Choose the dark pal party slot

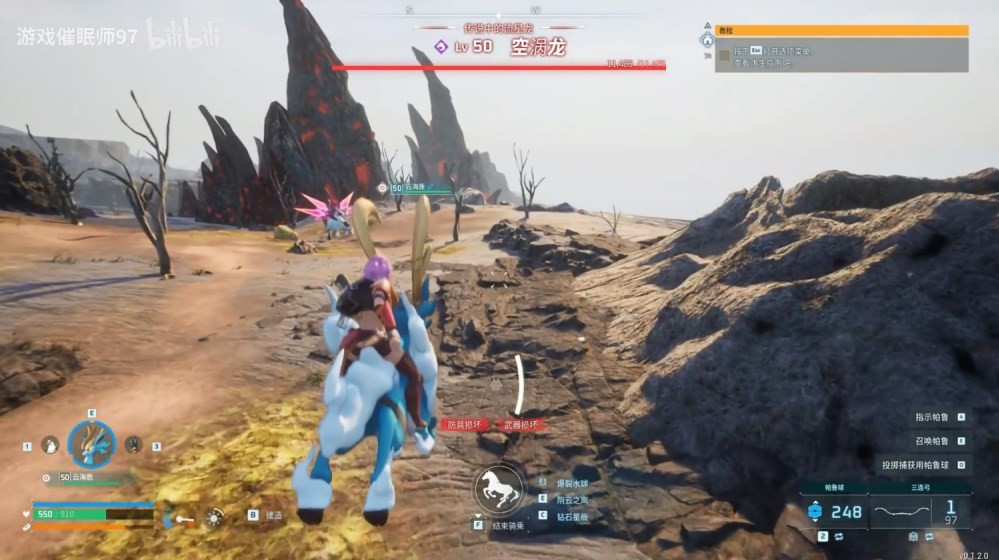coord(133,445)
